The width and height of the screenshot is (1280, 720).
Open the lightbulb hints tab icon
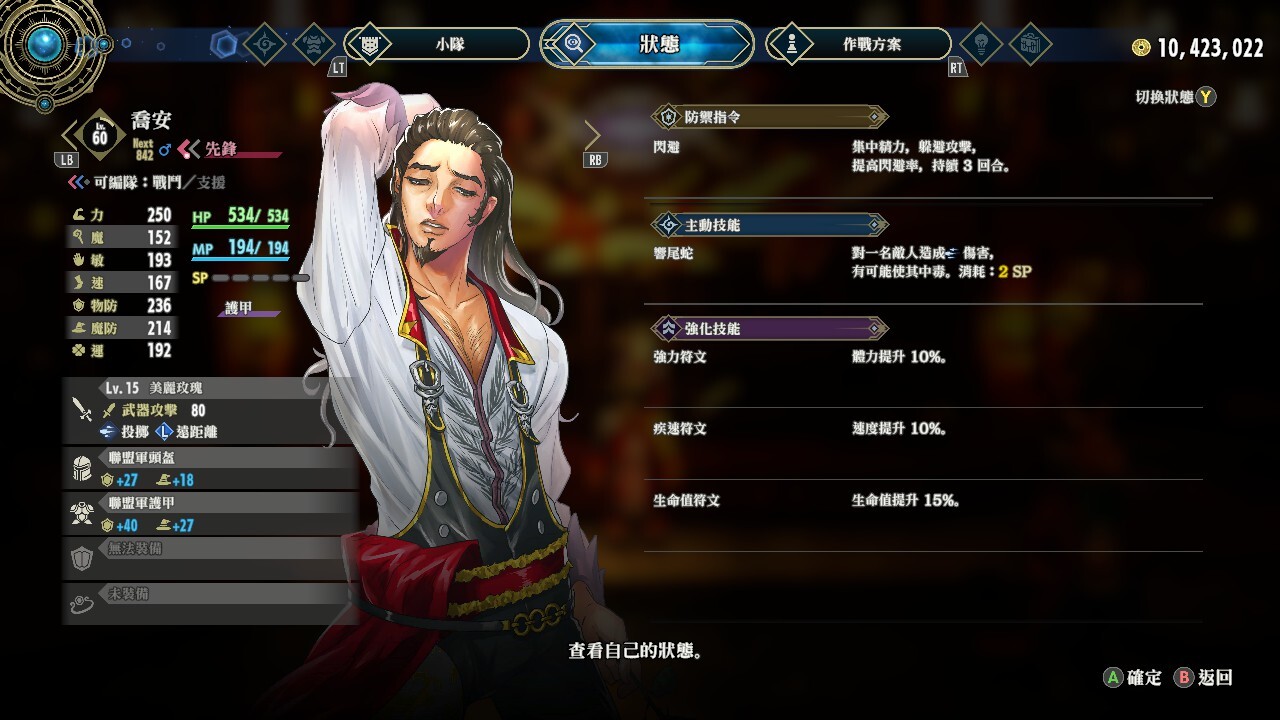[981, 44]
